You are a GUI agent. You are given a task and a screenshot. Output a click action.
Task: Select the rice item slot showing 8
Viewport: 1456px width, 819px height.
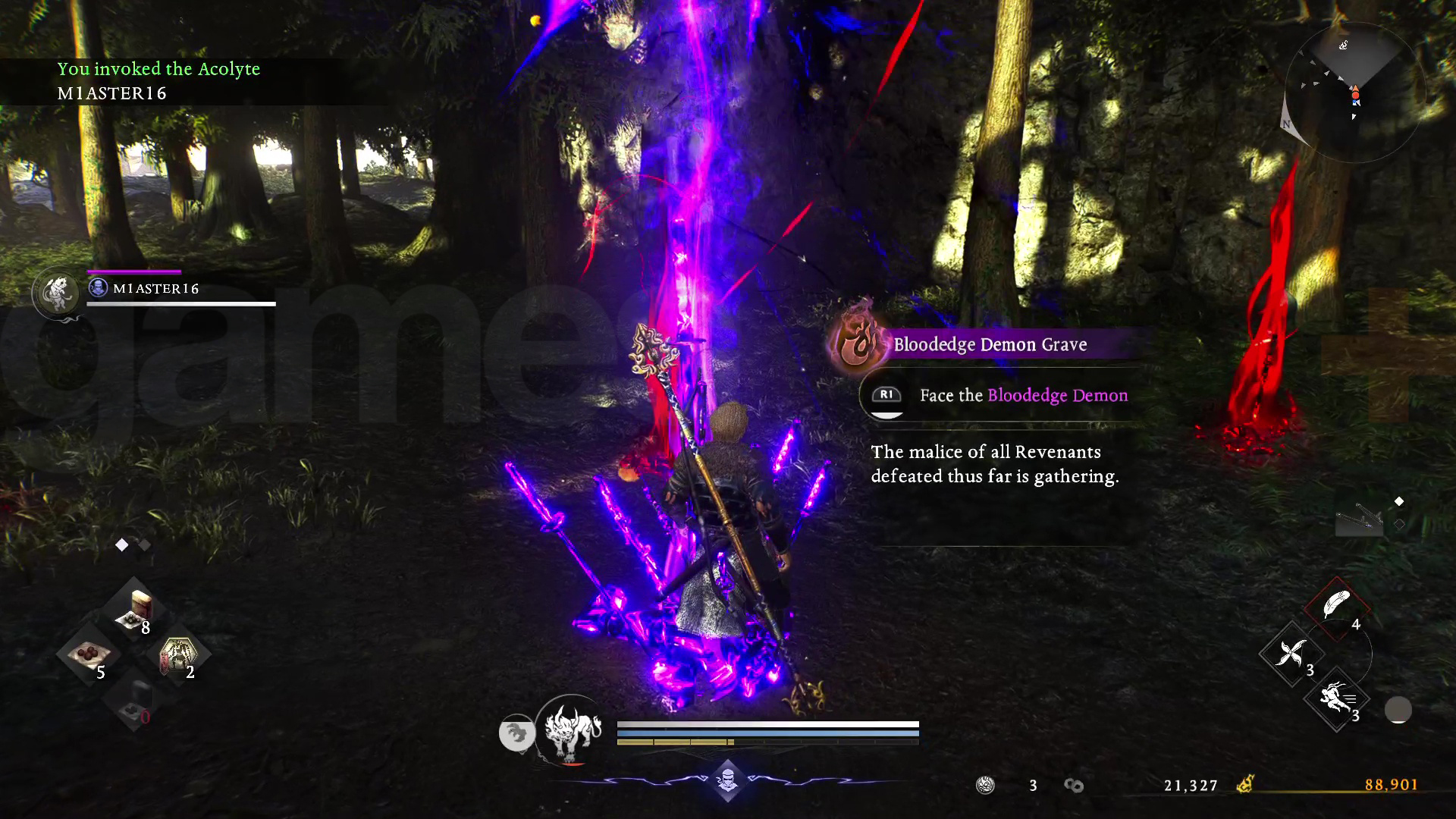(134, 607)
